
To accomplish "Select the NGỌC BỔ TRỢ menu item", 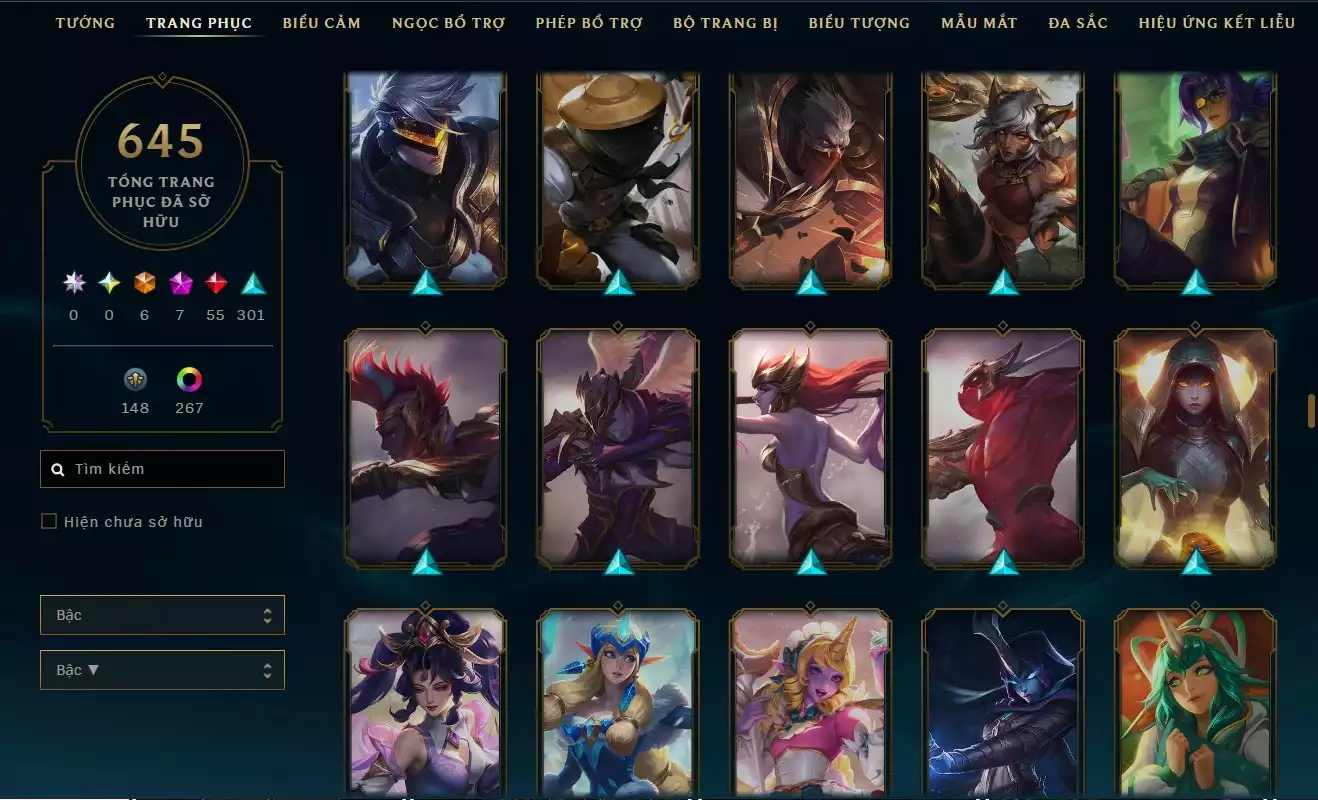I will (448, 22).
